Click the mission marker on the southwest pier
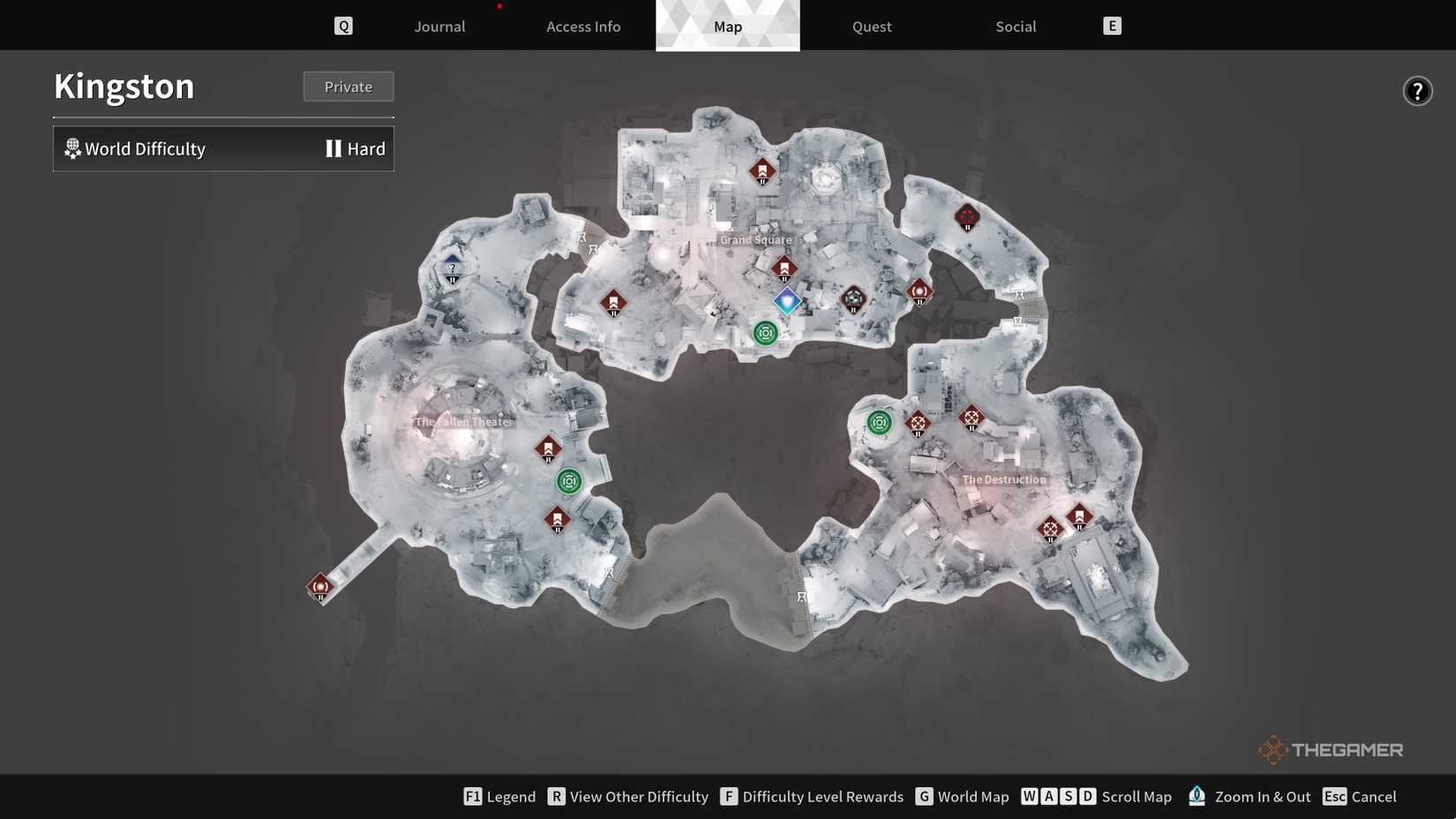 point(319,584)
